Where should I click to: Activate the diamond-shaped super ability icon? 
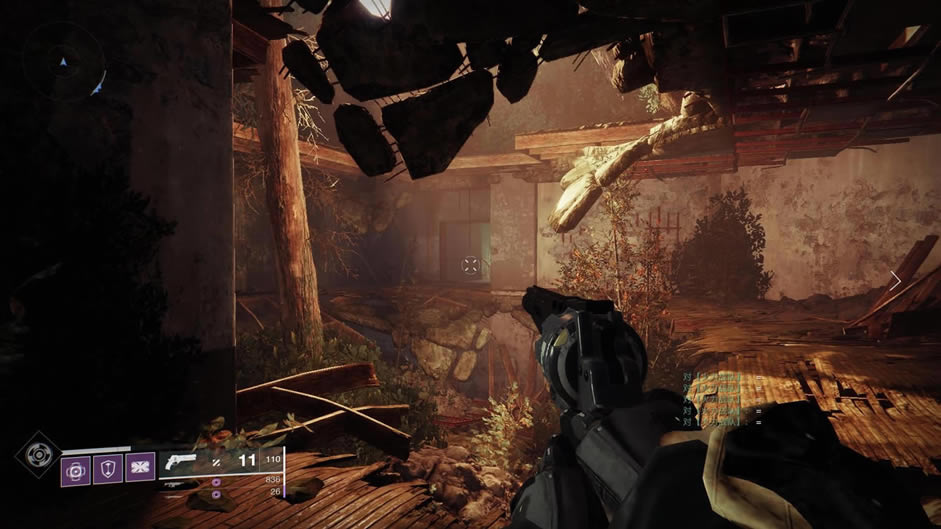37,455
